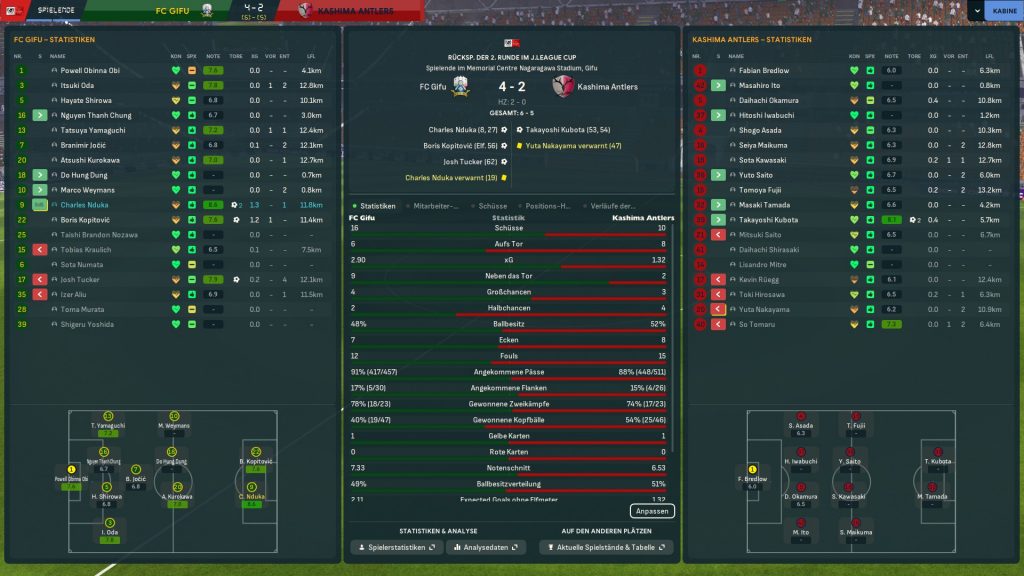Click Boris Kopitović's player row
The image size is (1024, 576).
coord(83,220)
